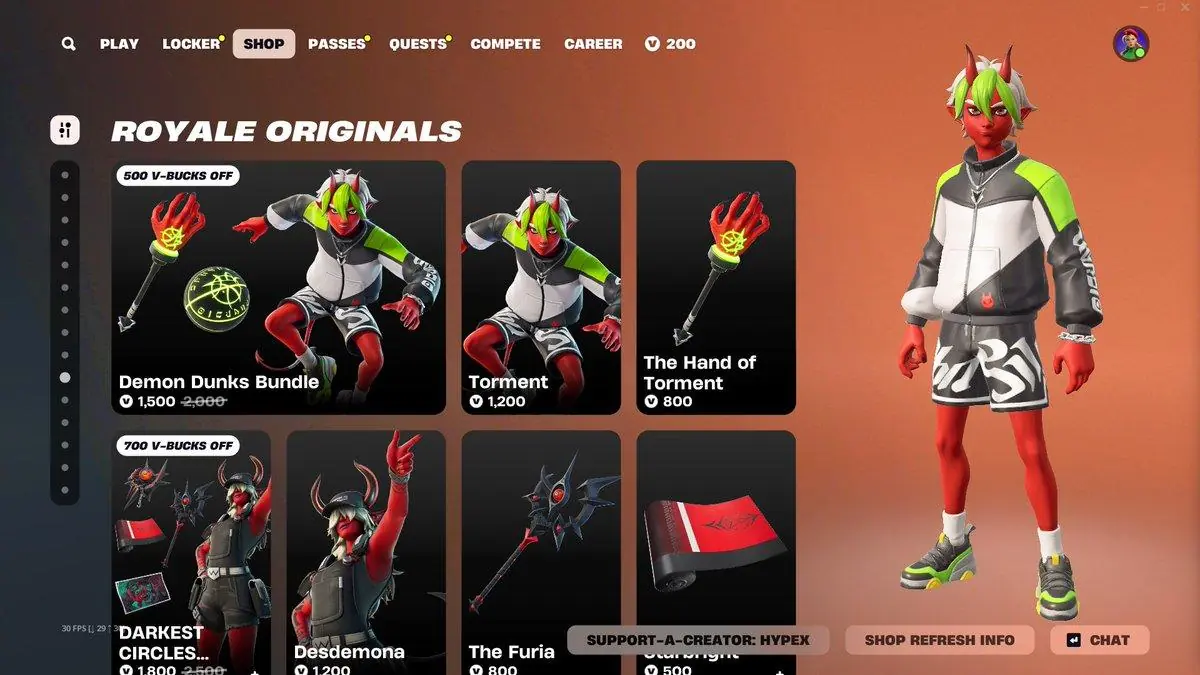Choose the Torment outfit tile

pos(540,287)
